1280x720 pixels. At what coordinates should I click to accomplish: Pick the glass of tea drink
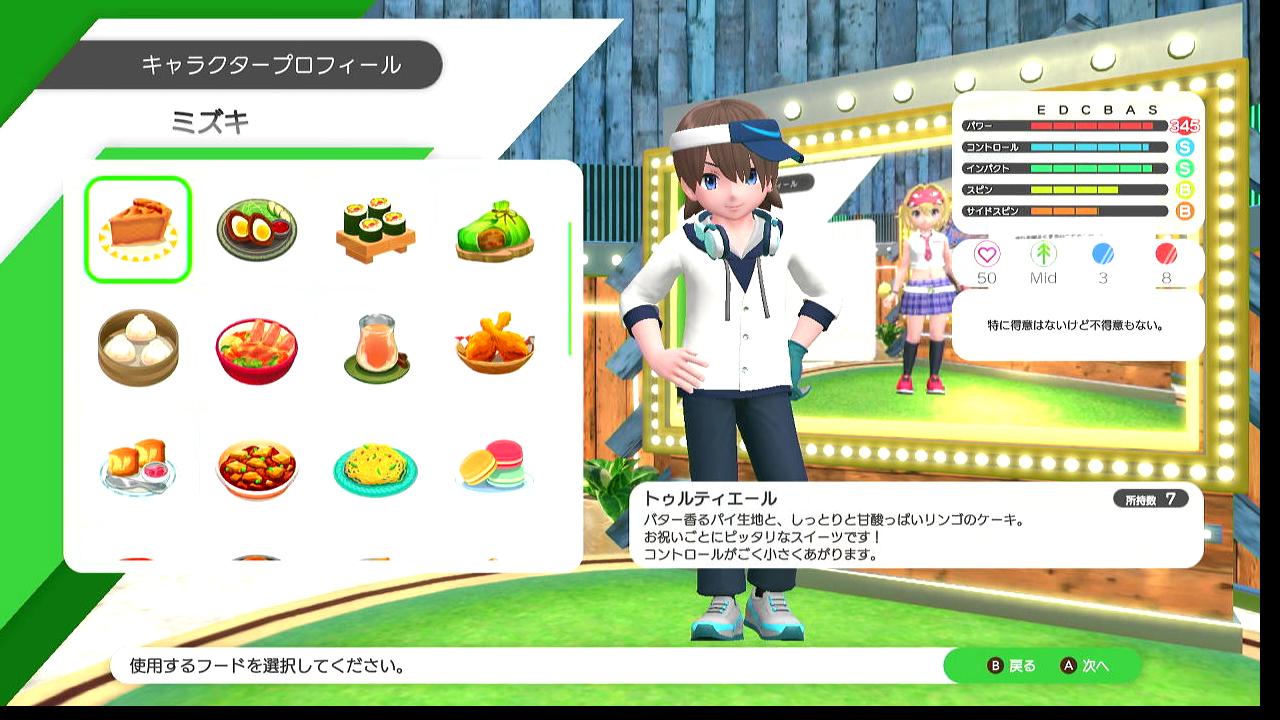pos(375,347)
